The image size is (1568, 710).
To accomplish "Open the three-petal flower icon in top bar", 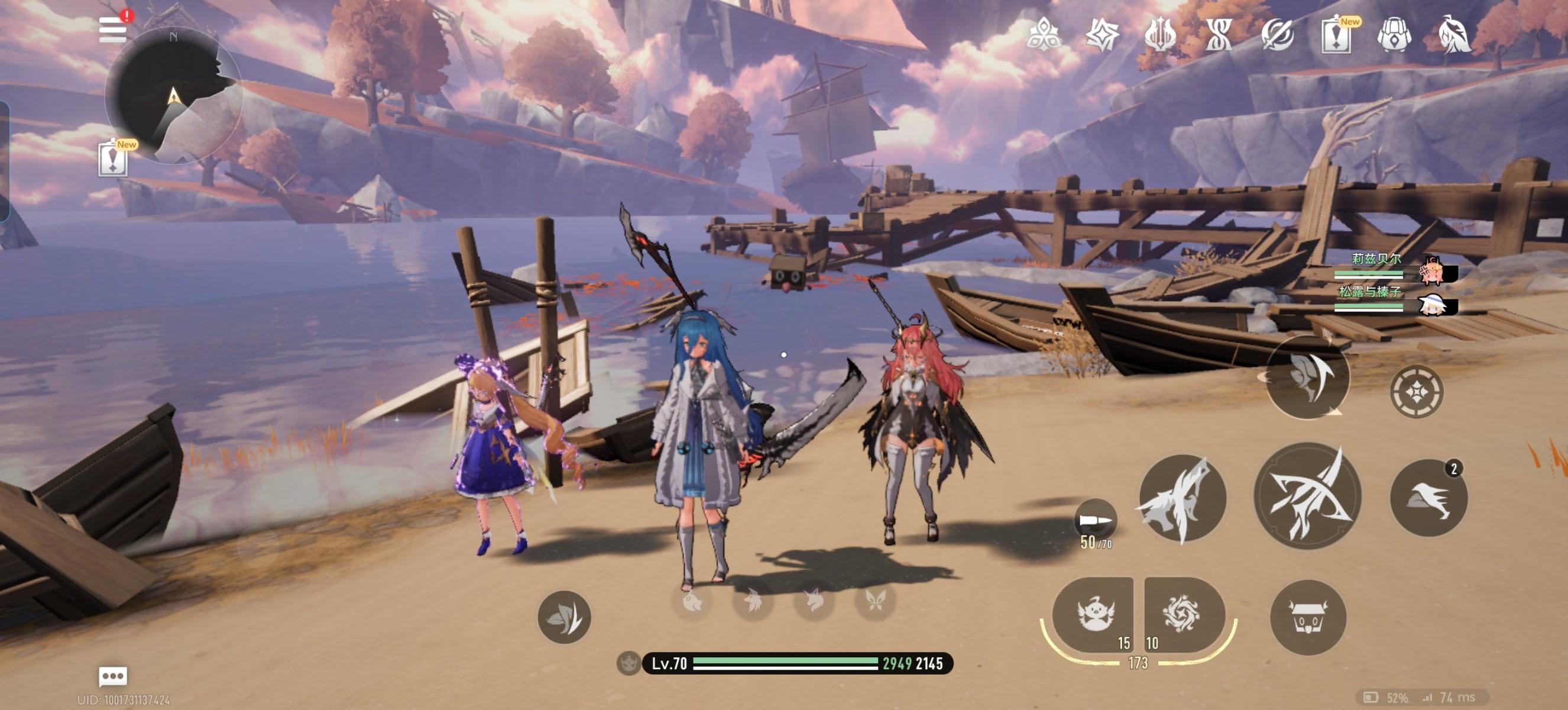I will (x=1044, y=34).
